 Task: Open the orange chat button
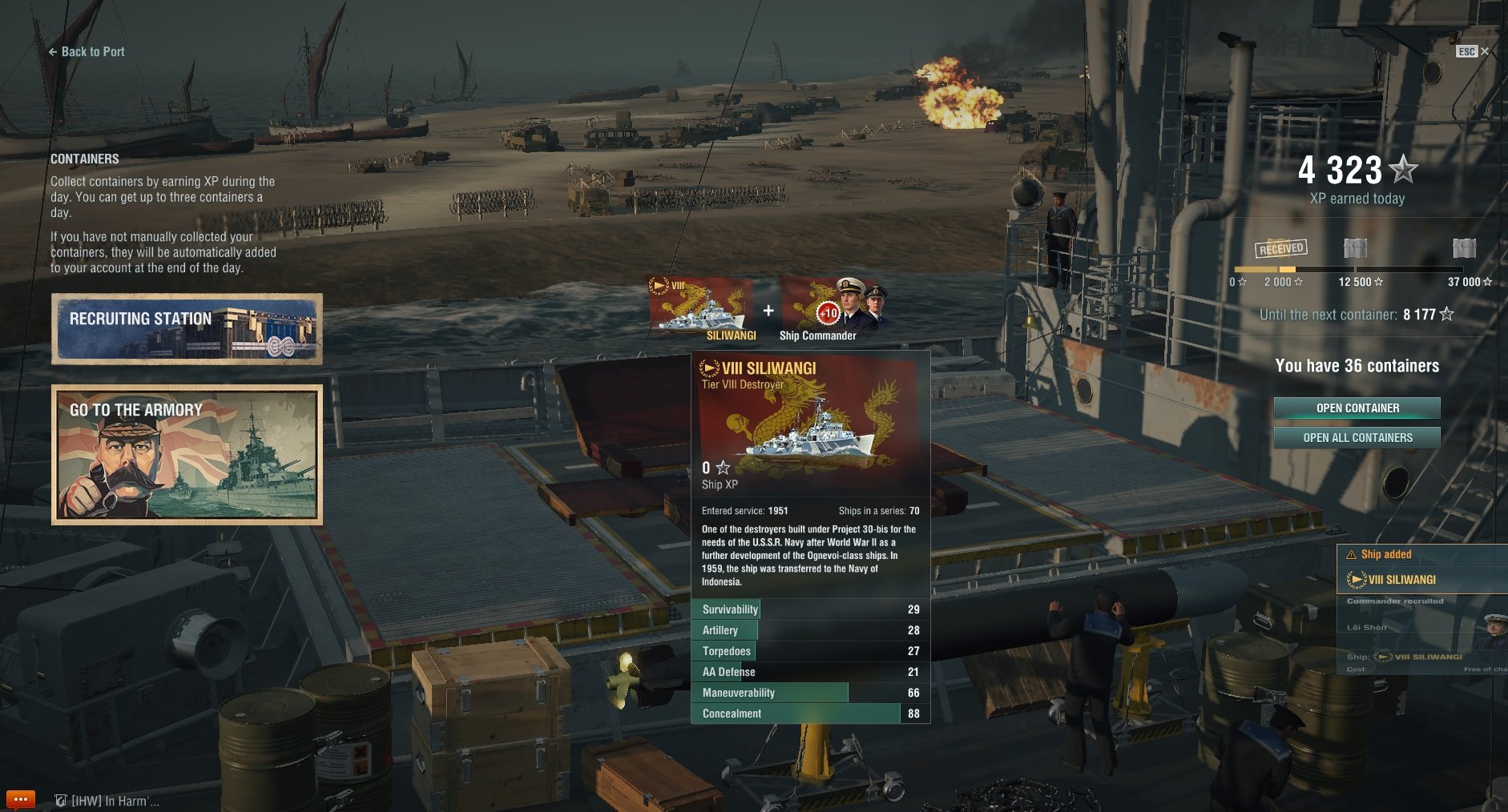[20, 799]
